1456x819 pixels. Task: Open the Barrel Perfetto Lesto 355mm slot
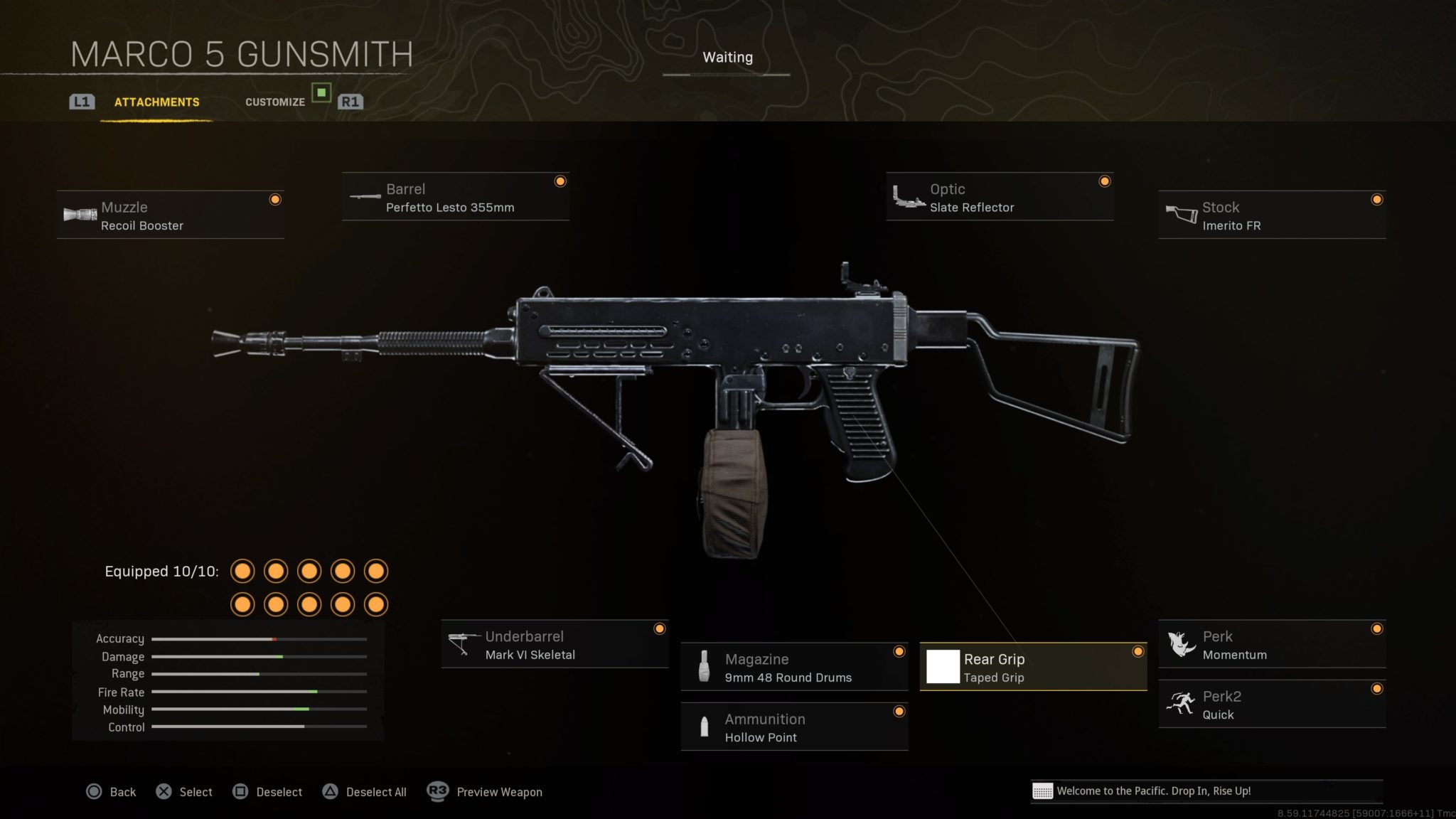click(x=455, y=198)
